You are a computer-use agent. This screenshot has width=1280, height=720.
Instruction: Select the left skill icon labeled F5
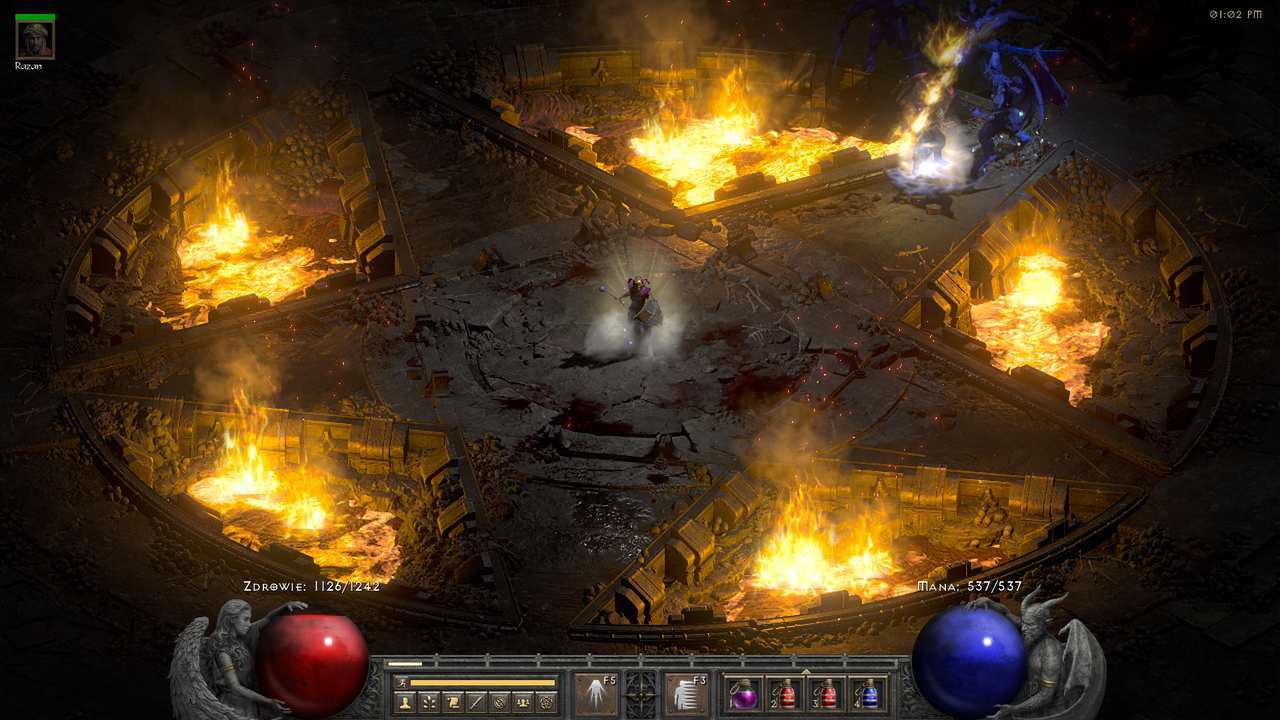tap(595, 694)
